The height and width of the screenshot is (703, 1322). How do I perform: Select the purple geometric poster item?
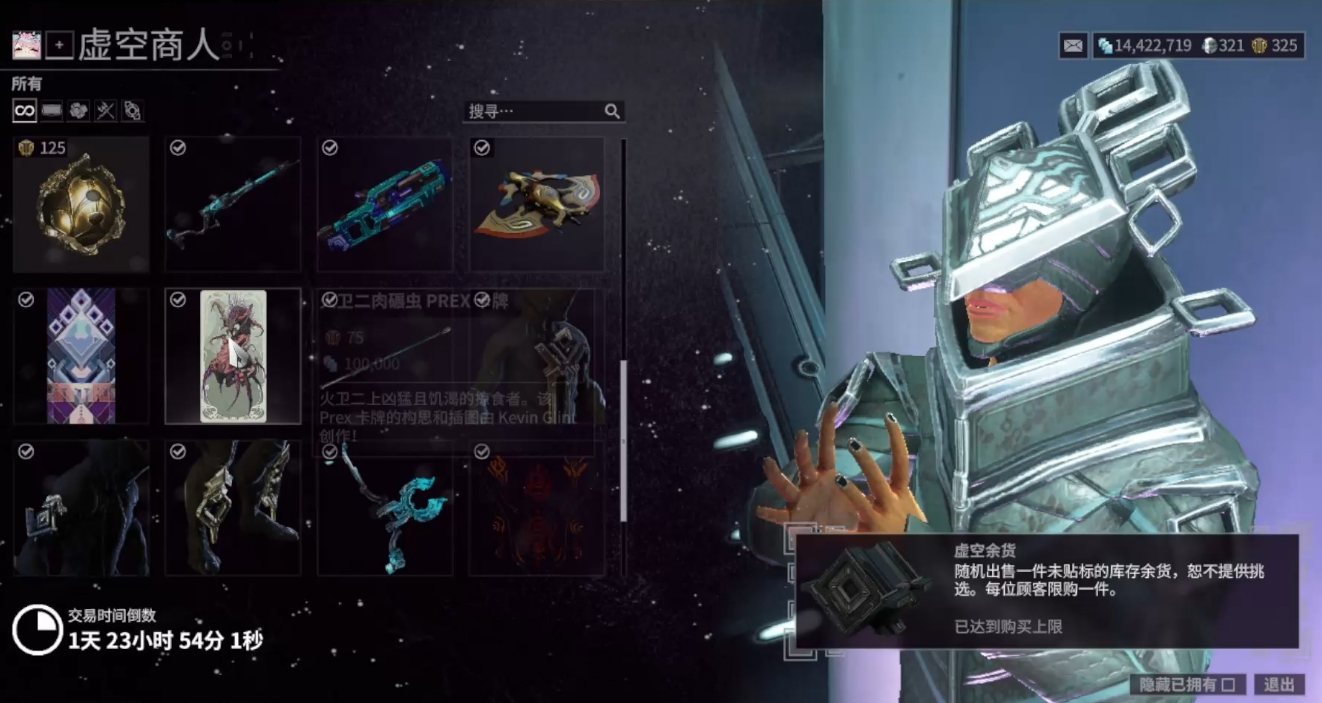(x=81, y=357)
